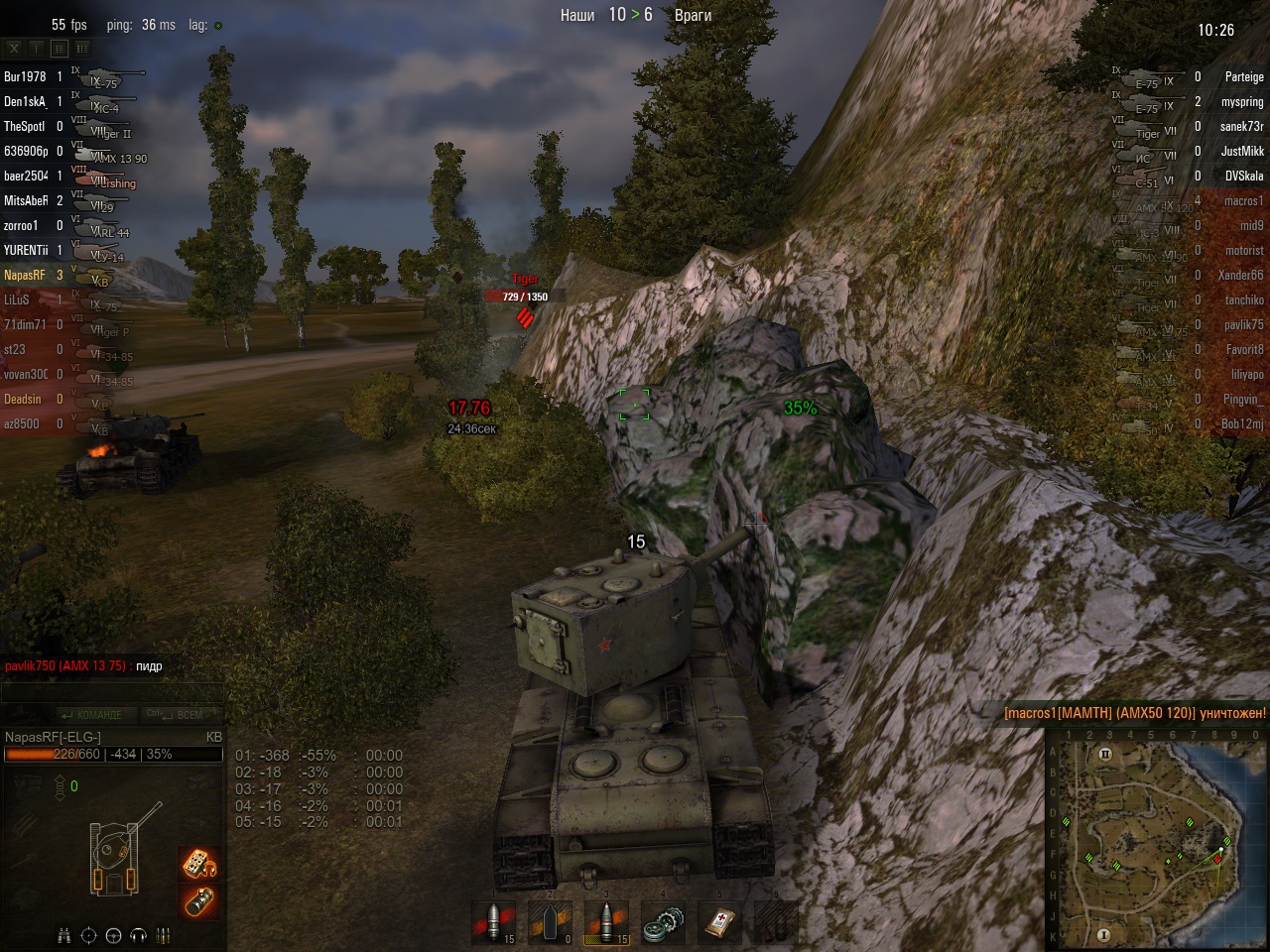
Task: Select the shells loader crew icon
Action: (164, 935)
